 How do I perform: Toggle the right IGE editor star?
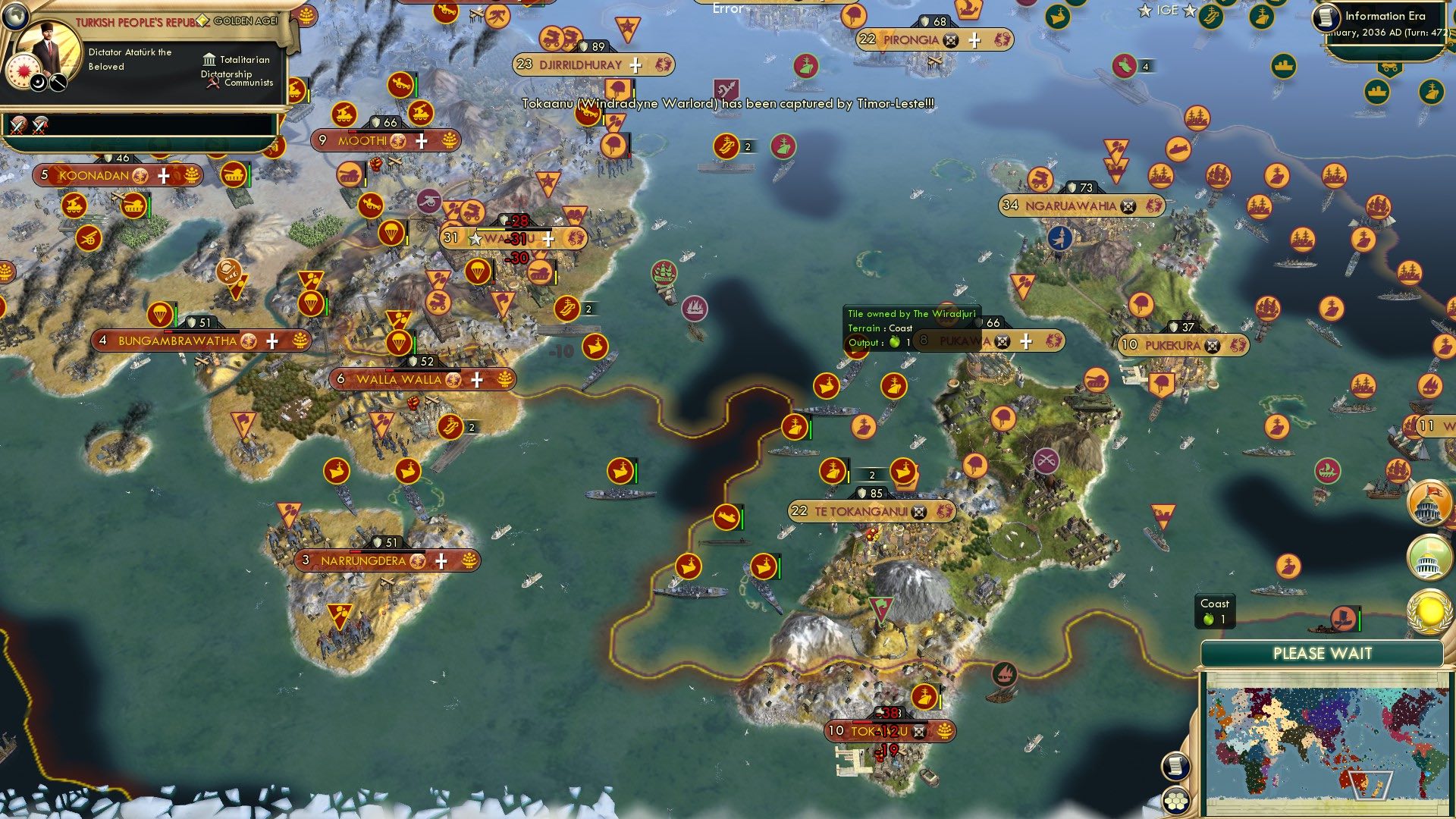[x=1188, y=11]
